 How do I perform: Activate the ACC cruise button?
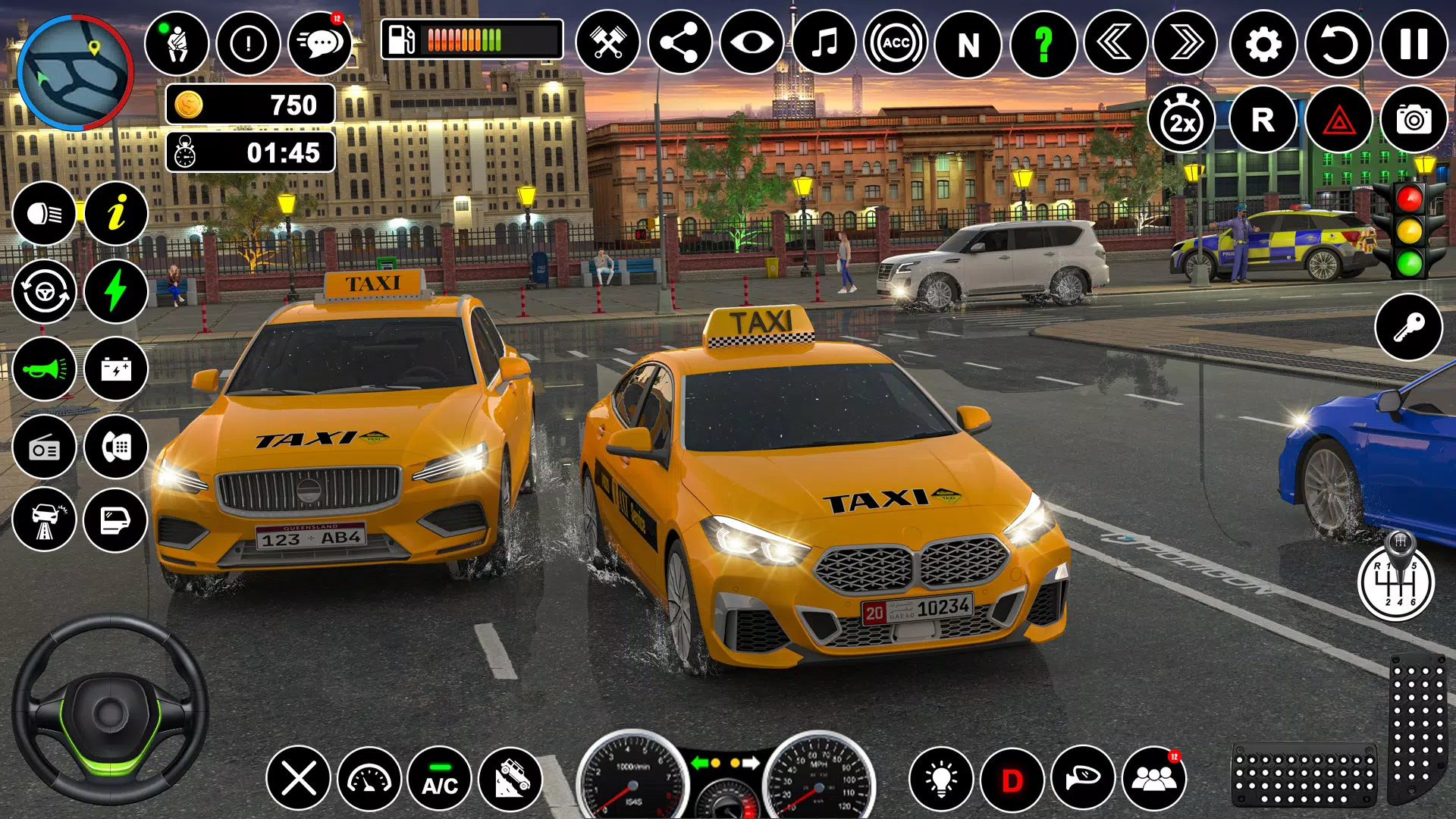coord(896,43)
